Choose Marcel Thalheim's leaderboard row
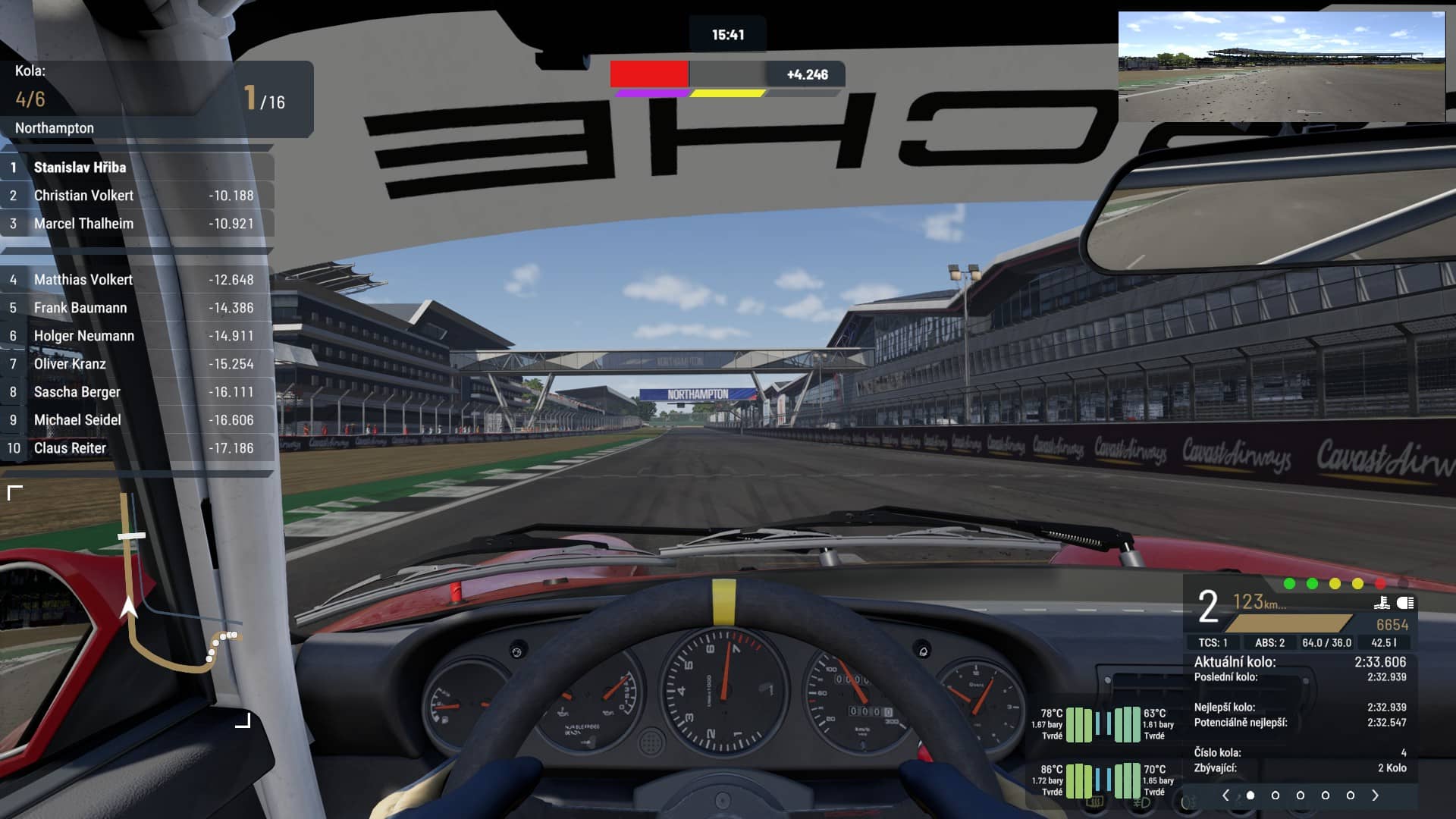1456x819 pixels. tap(136, 224)
